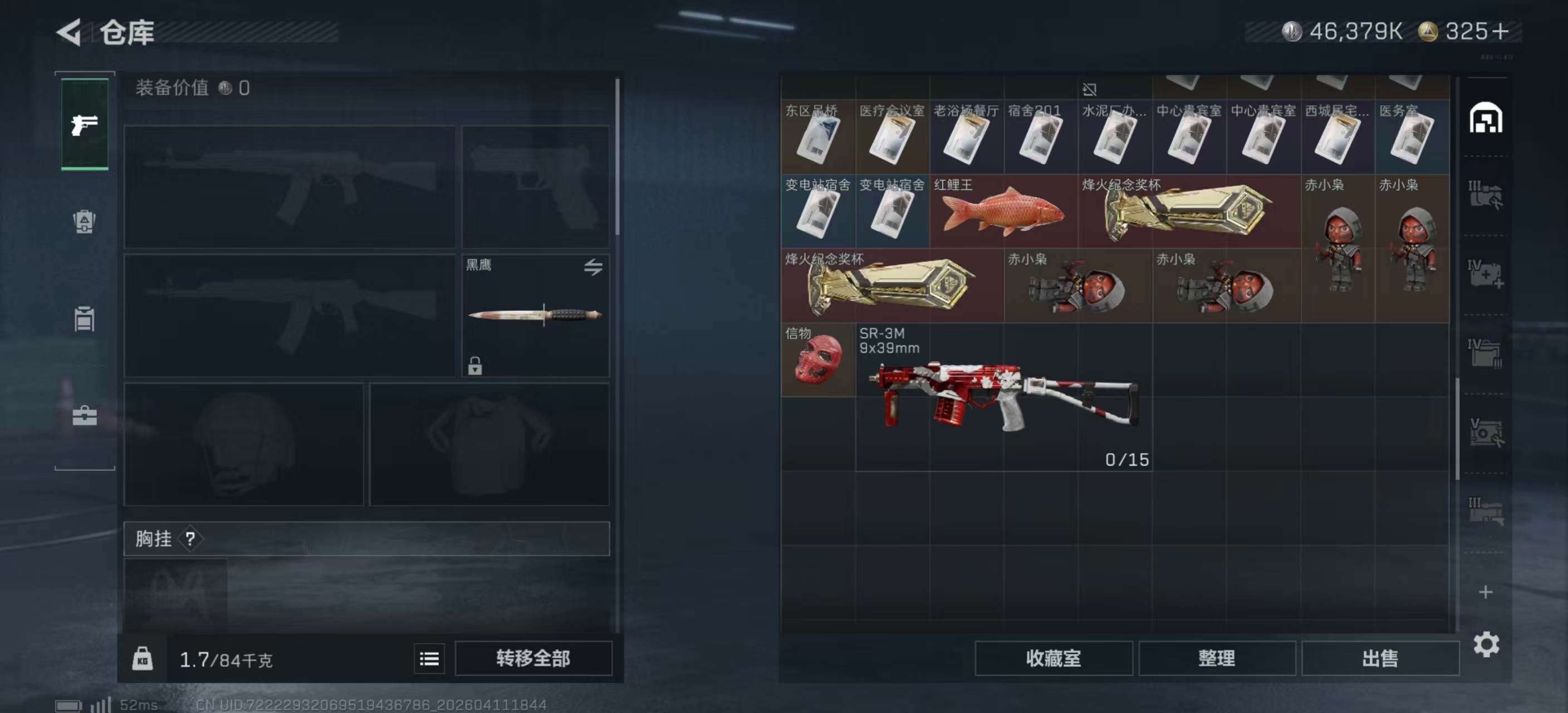Add a new container with the plus icon
1568x713 pixels.
(x=1485, y=592)
